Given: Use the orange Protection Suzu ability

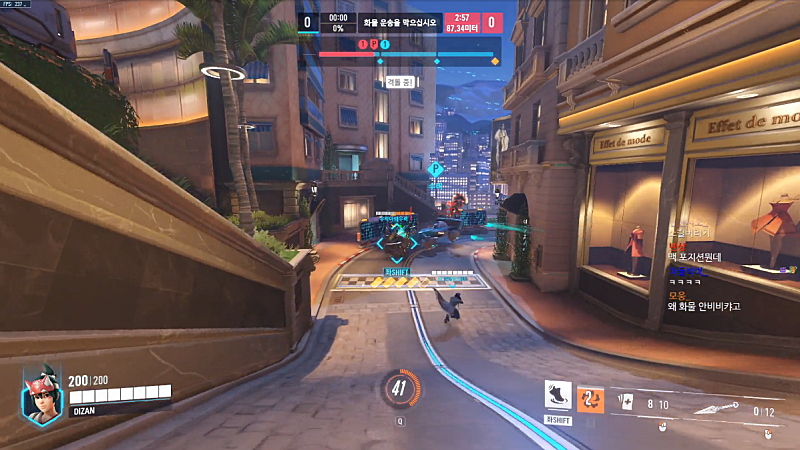Looking at the screenshot, I should 590,399.
